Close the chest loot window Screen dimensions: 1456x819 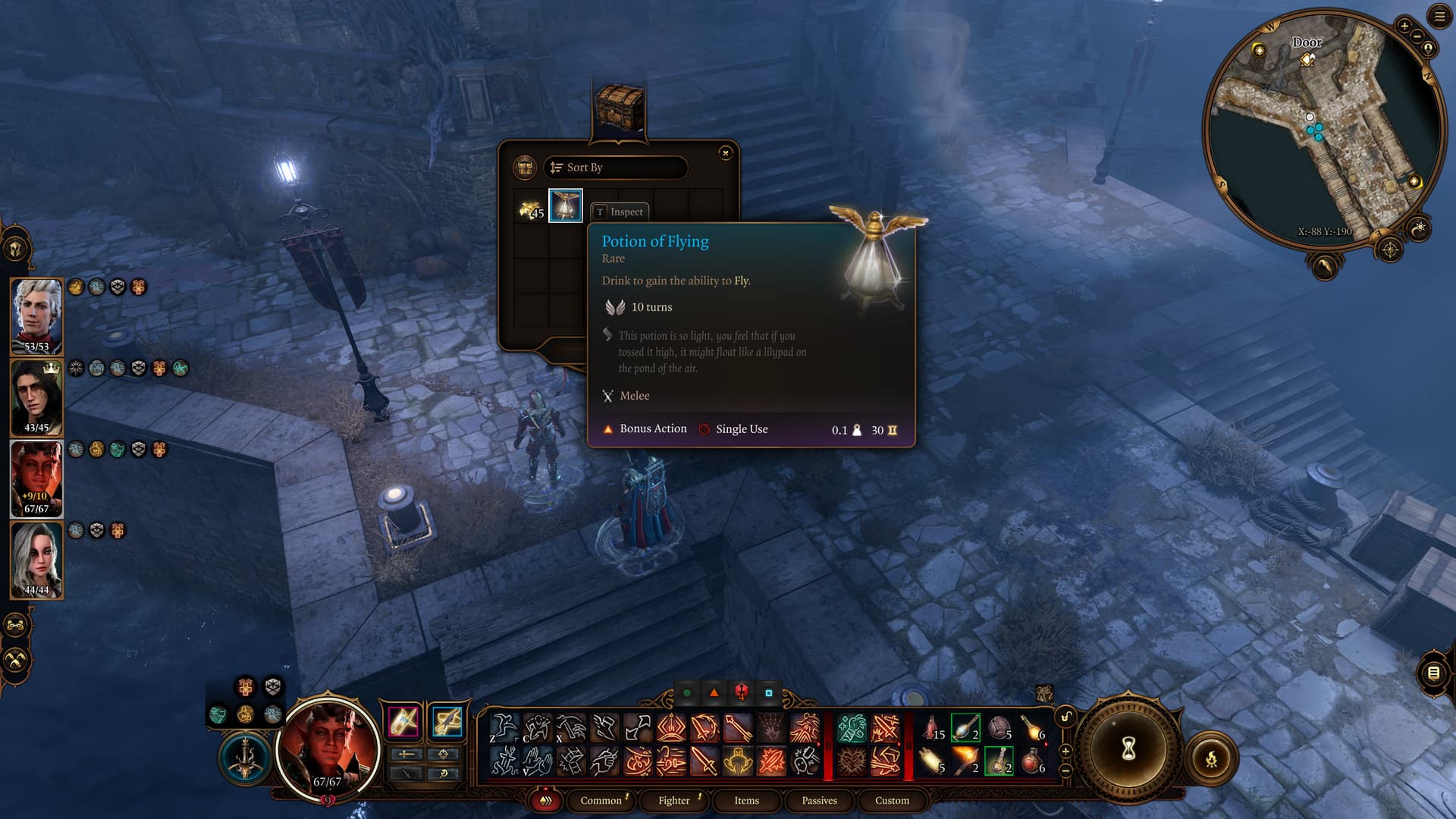click(x=726, y=153)
